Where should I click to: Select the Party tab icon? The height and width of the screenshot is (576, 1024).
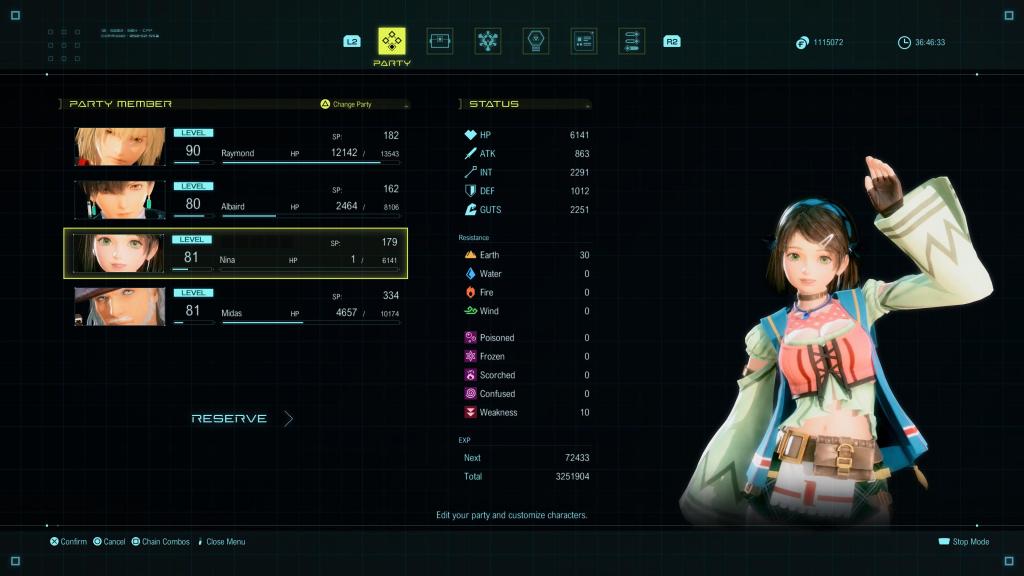click(x=392, y=41)
